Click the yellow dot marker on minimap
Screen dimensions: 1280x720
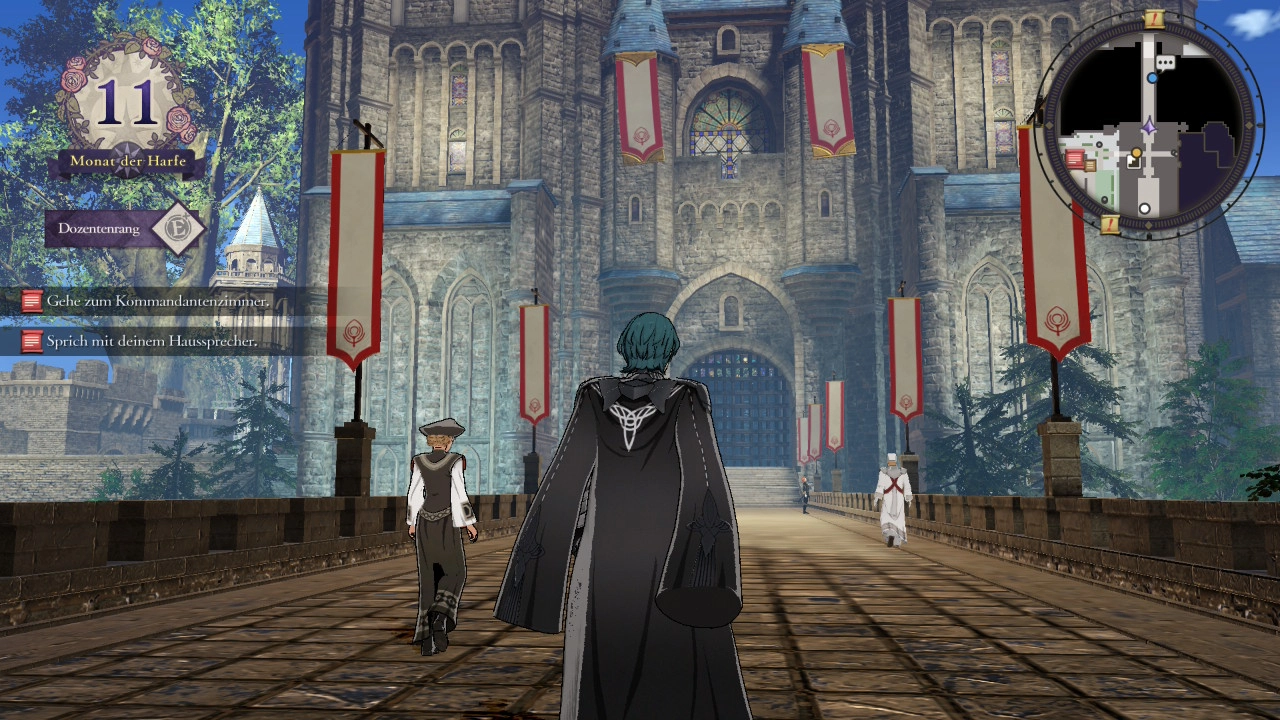1136,152
